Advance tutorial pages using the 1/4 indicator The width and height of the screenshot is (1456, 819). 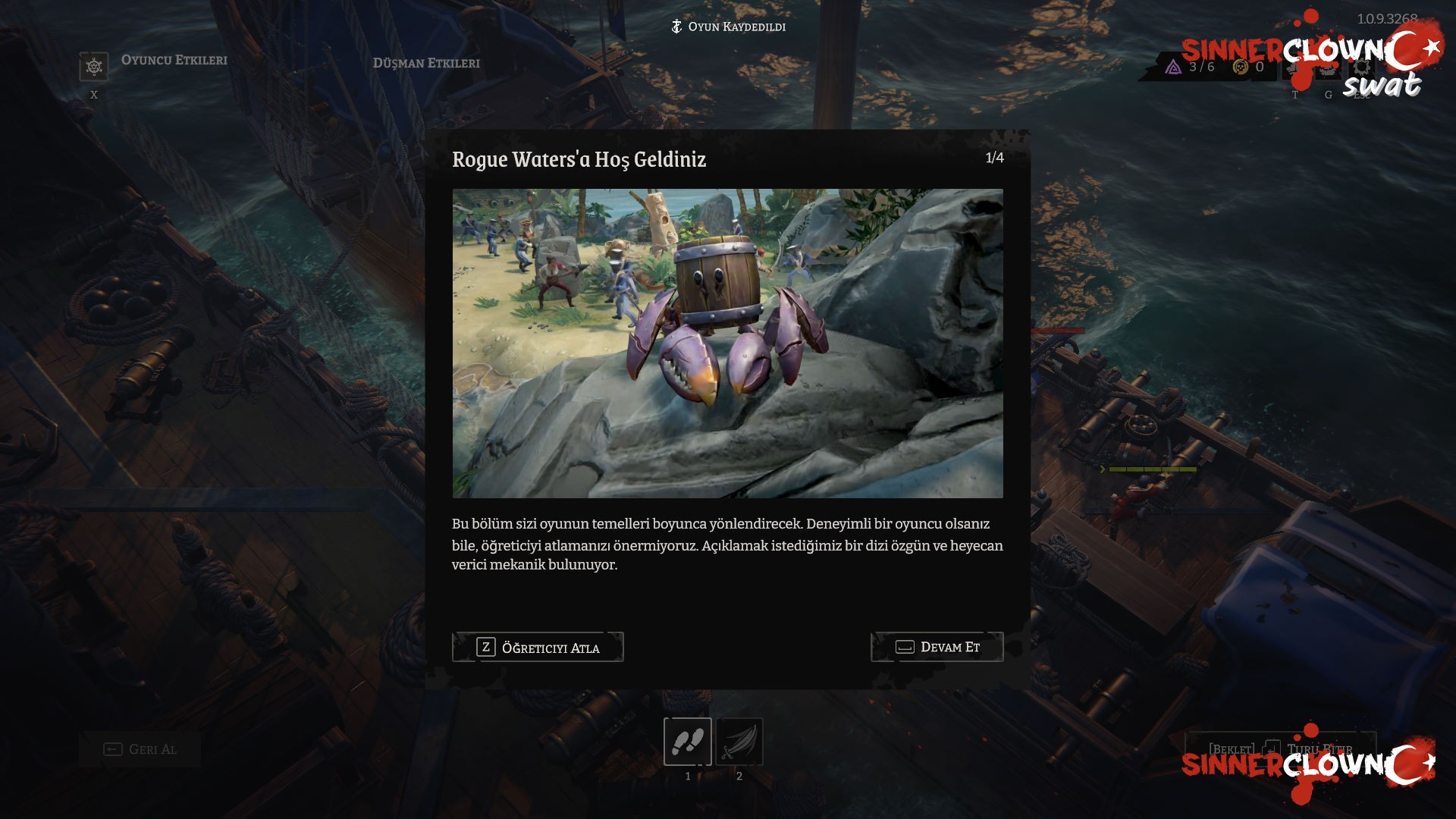(993, 156)
